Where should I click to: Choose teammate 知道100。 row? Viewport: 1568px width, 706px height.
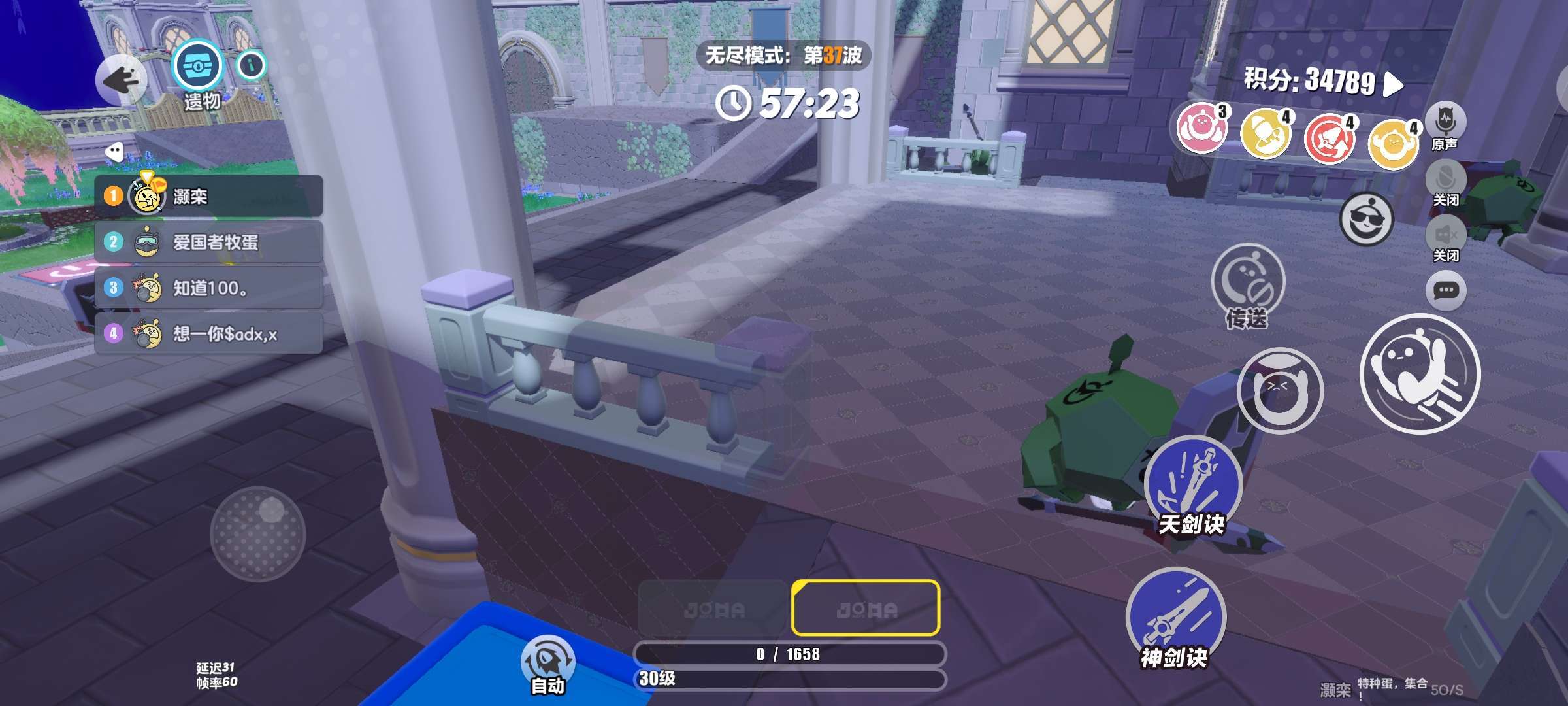(209, 288)
